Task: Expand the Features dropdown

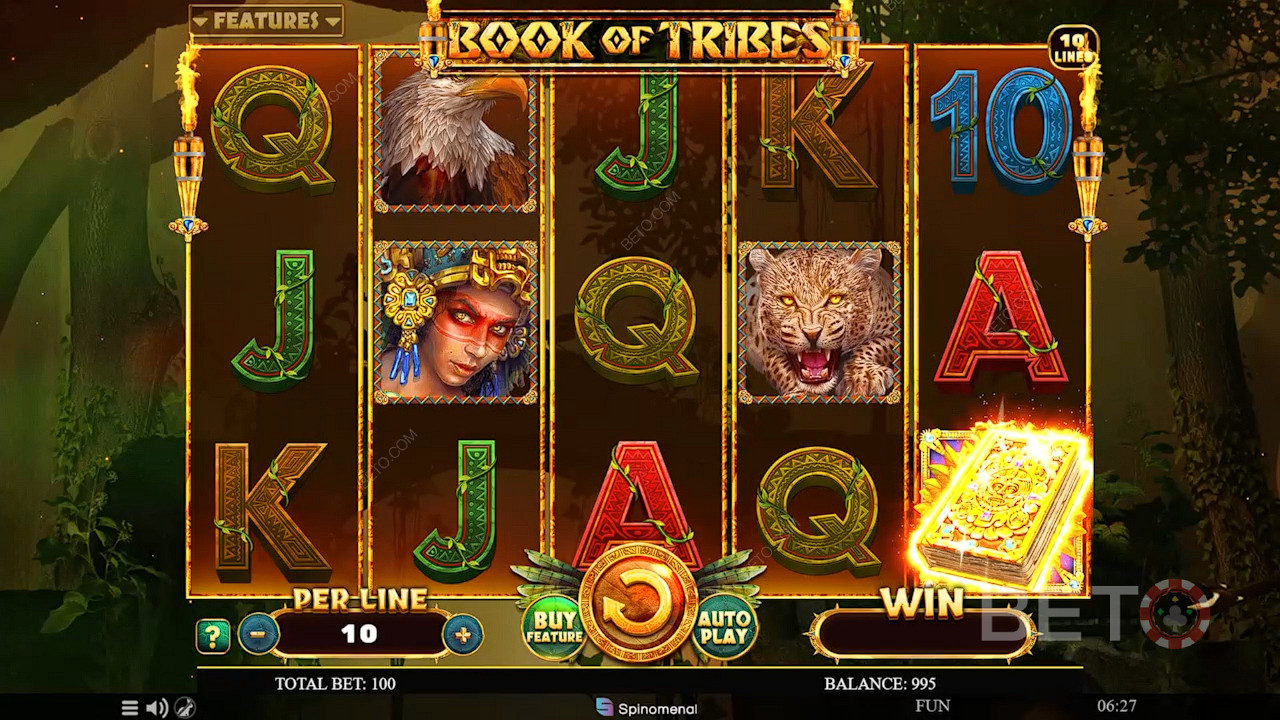Action: point(266,20)
